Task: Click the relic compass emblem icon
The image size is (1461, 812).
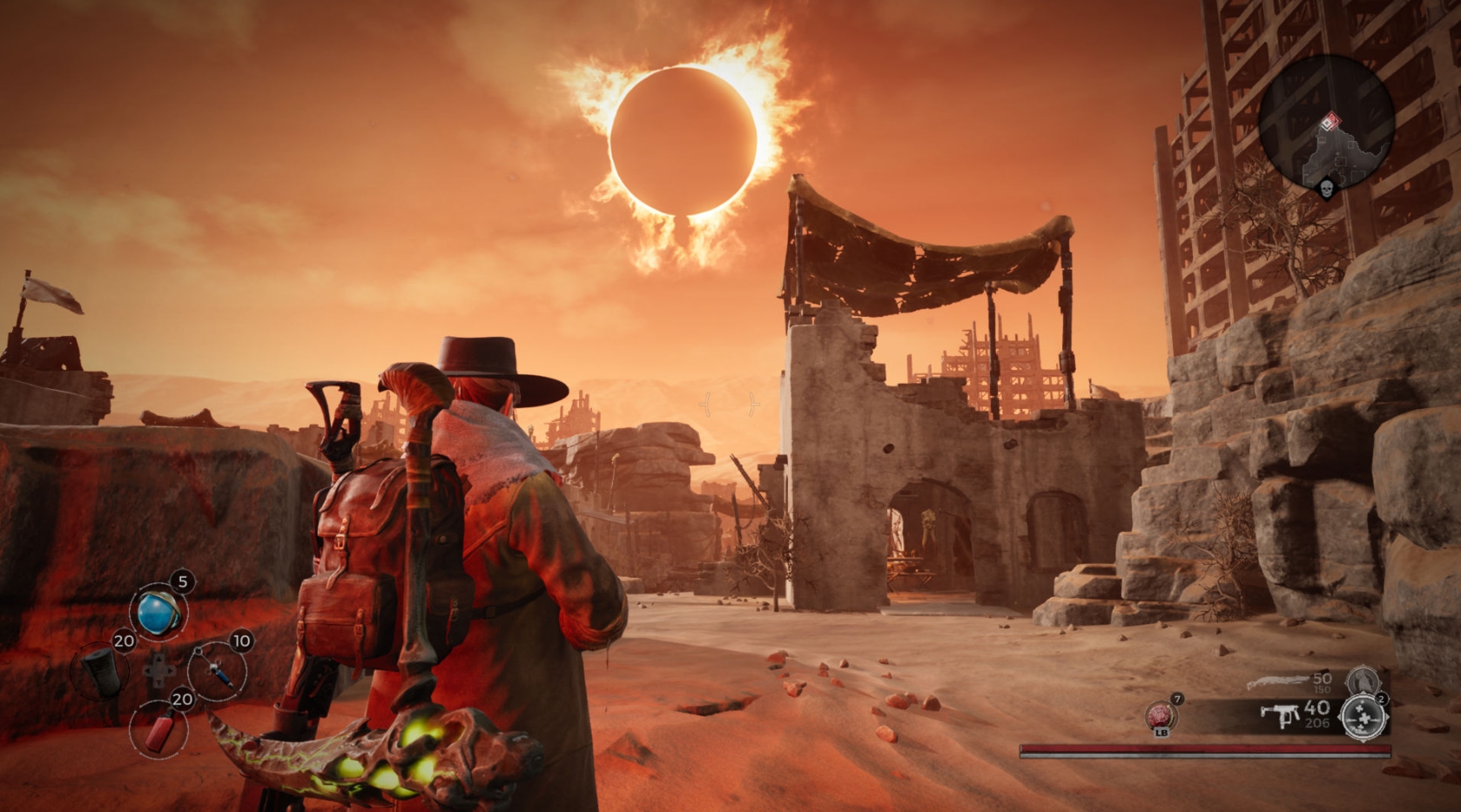Action: coord(1363,717)
